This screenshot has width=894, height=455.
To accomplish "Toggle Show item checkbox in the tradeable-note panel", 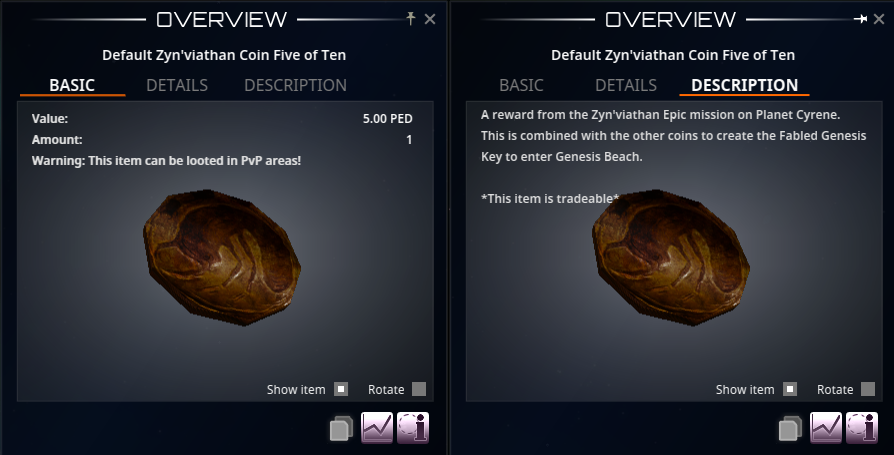I will coord(790,389).
